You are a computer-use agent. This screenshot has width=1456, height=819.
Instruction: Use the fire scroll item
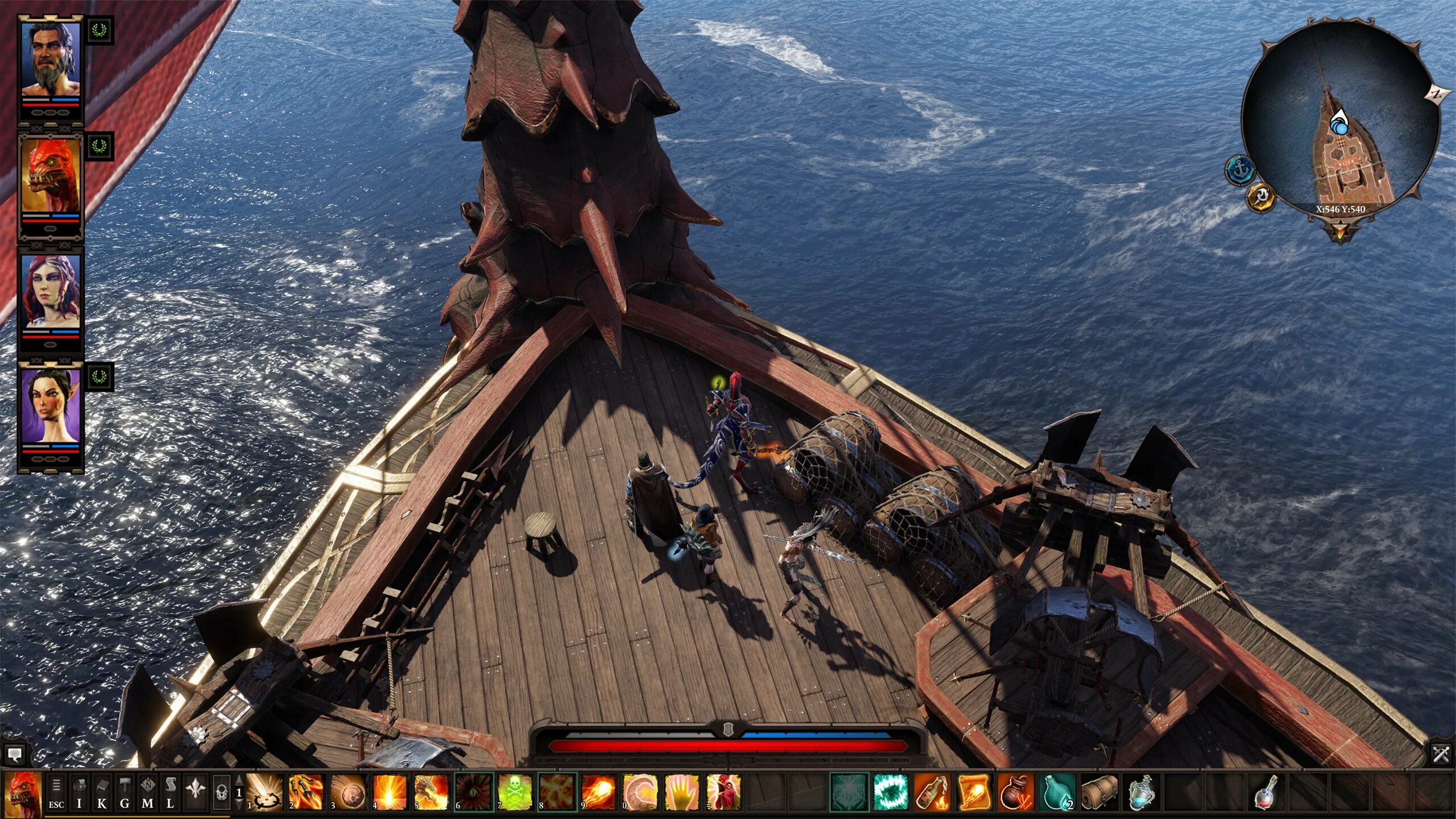974,792
